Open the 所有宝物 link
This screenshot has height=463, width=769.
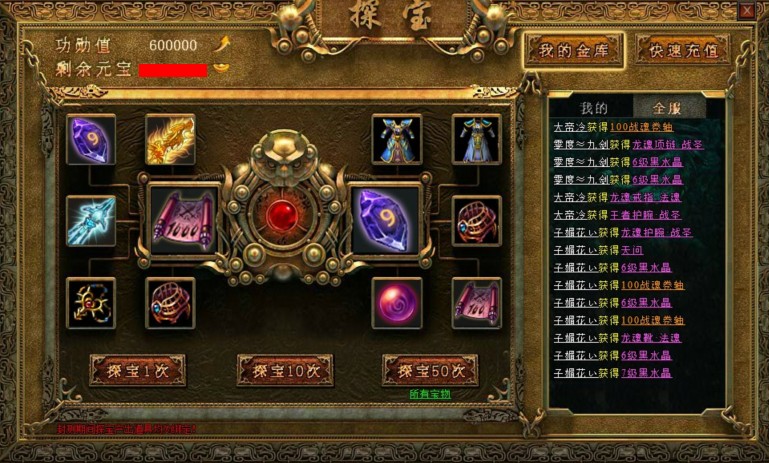pyautogui.click(x=430, y=394)
